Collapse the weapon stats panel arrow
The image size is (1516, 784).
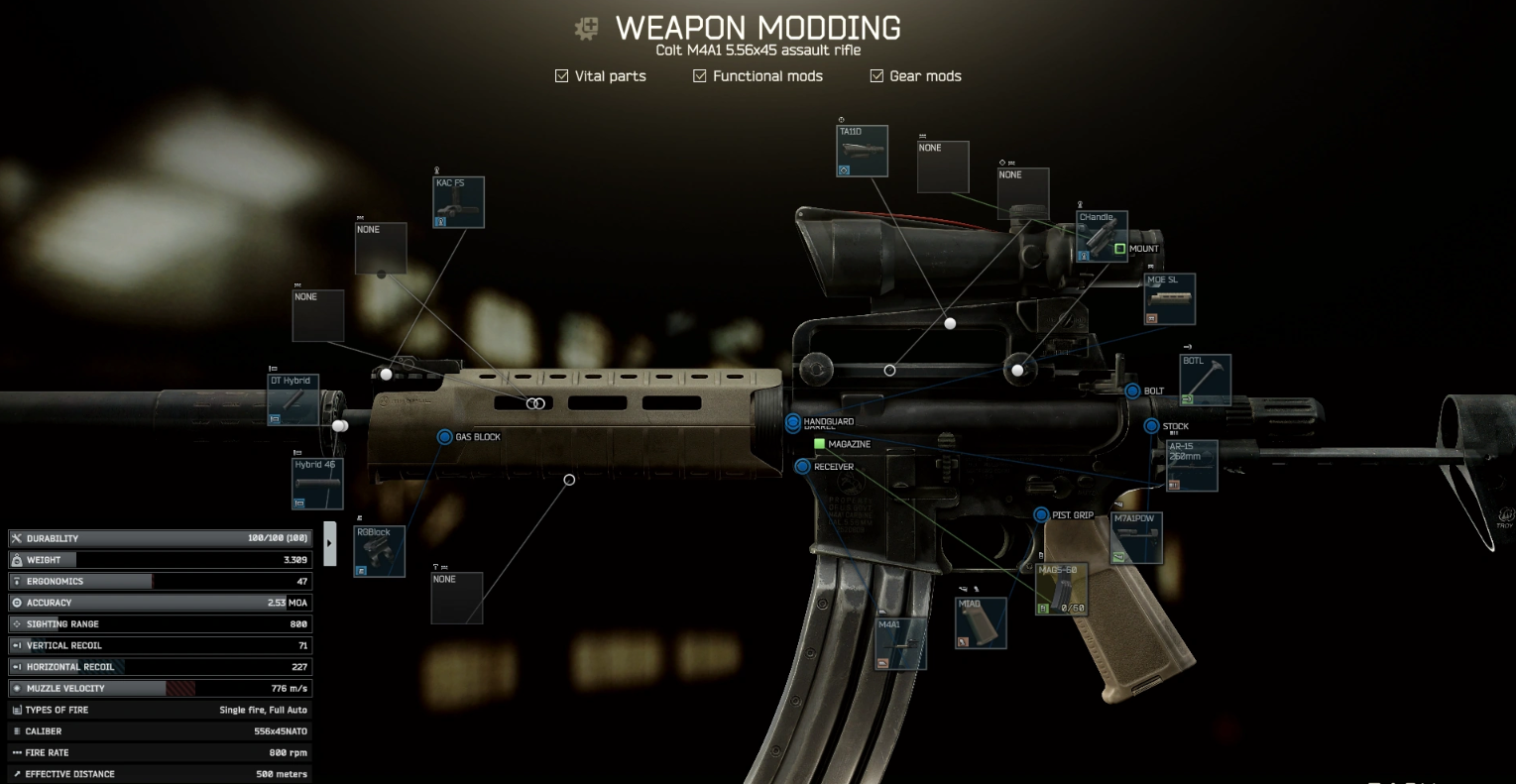click(x=330, y=543)
